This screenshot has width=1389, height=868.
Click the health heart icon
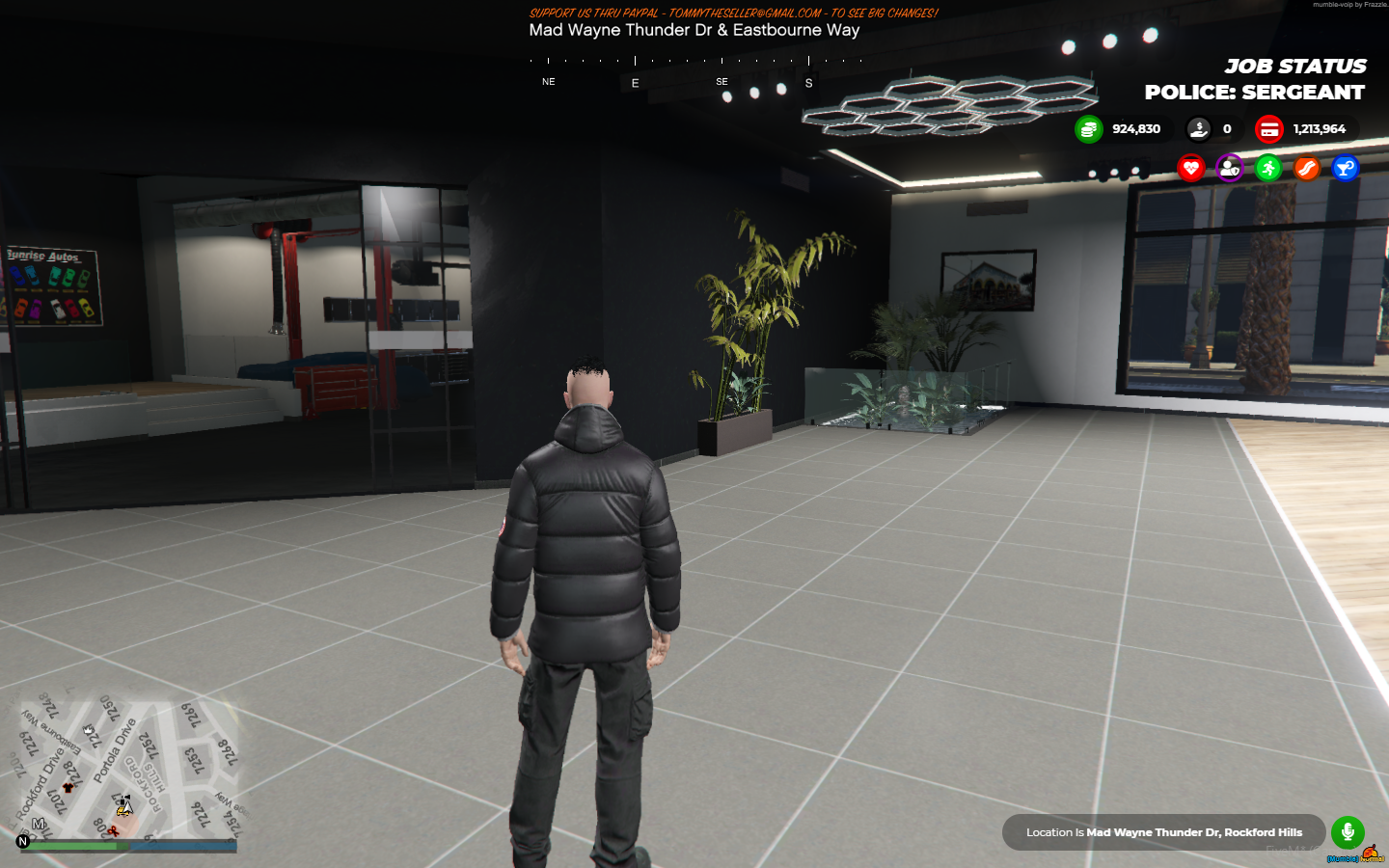pyautogui.click(x=1191, y=168)
